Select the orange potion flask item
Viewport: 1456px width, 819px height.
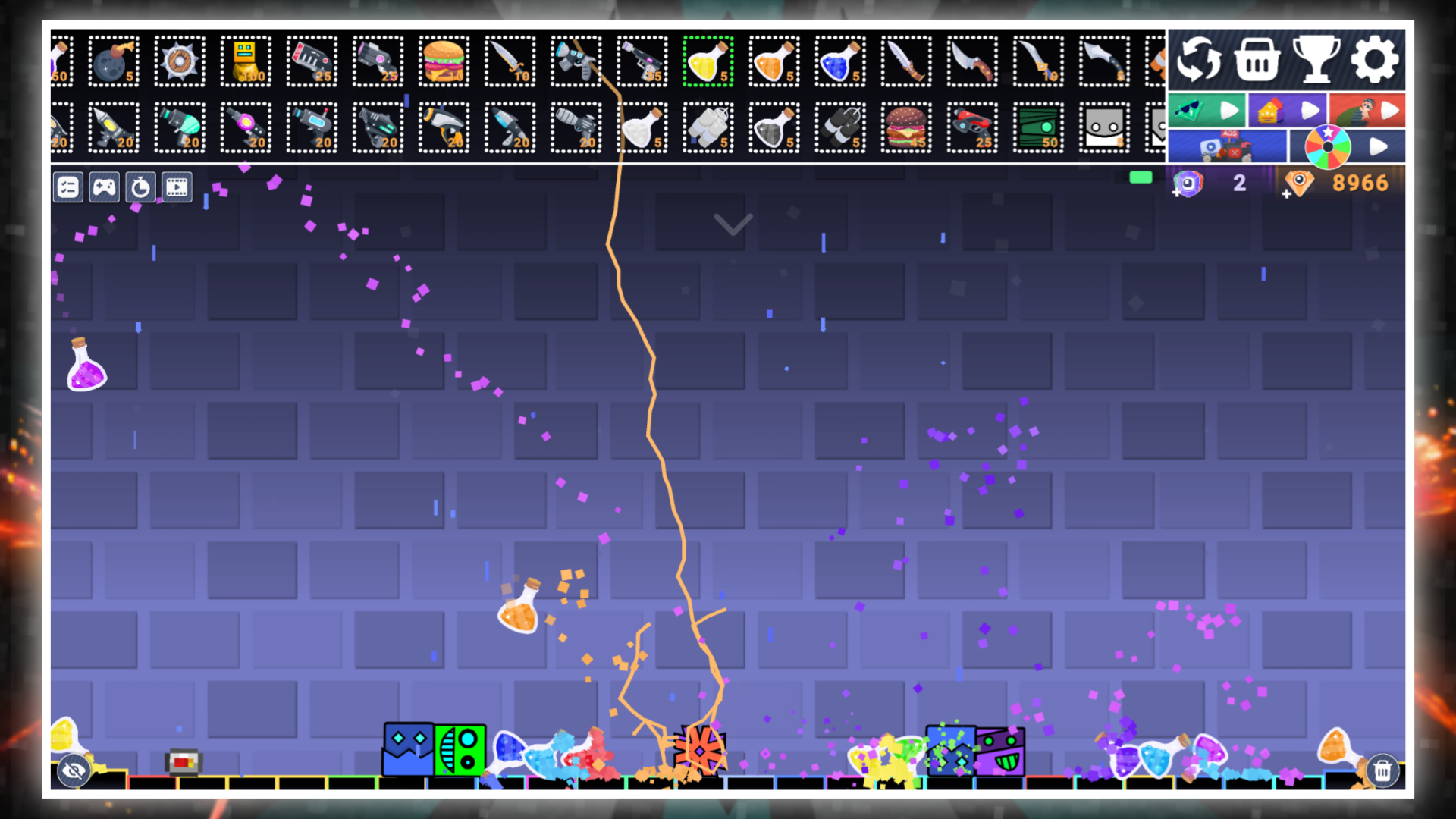[774, 62]
